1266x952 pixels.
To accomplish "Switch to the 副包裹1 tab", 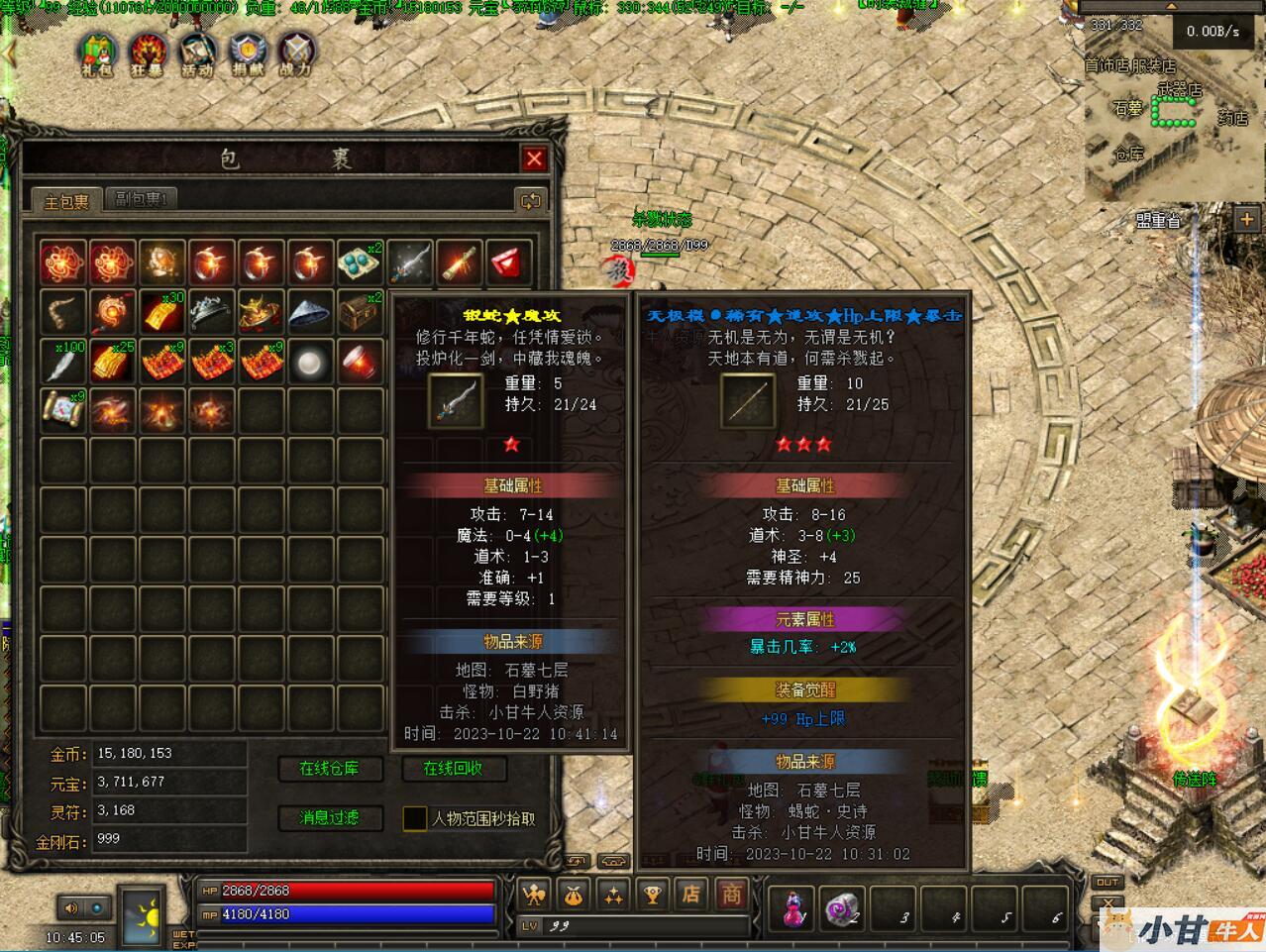I will pos(140,200).
